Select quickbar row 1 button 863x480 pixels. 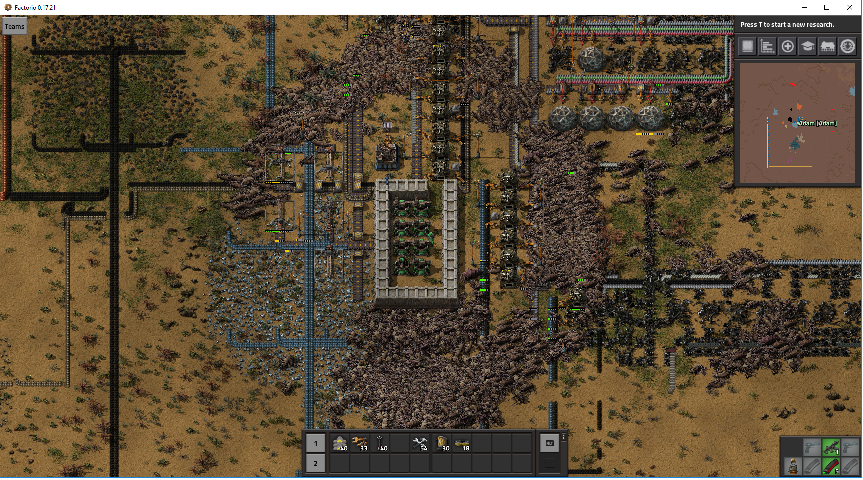point(315,443)
